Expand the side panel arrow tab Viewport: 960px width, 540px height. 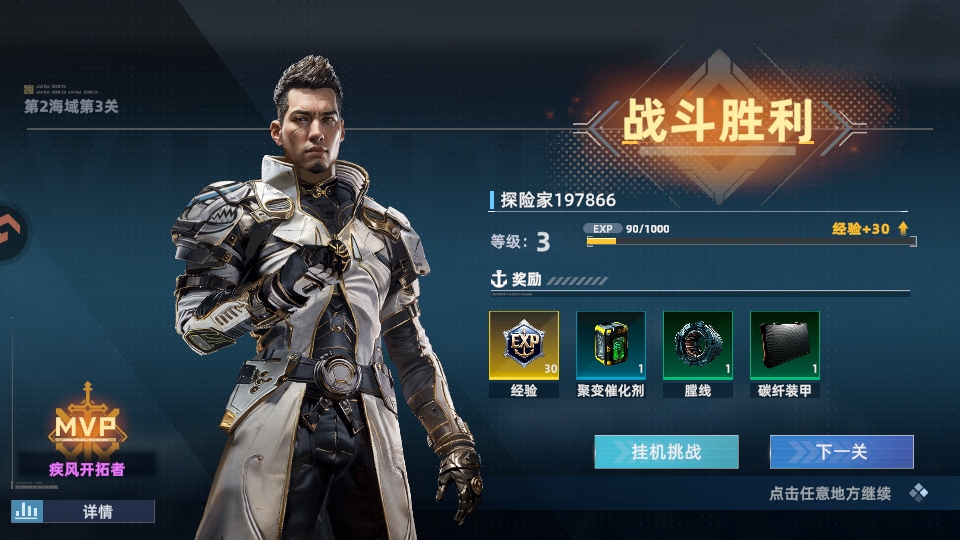[x=12, y=232]
